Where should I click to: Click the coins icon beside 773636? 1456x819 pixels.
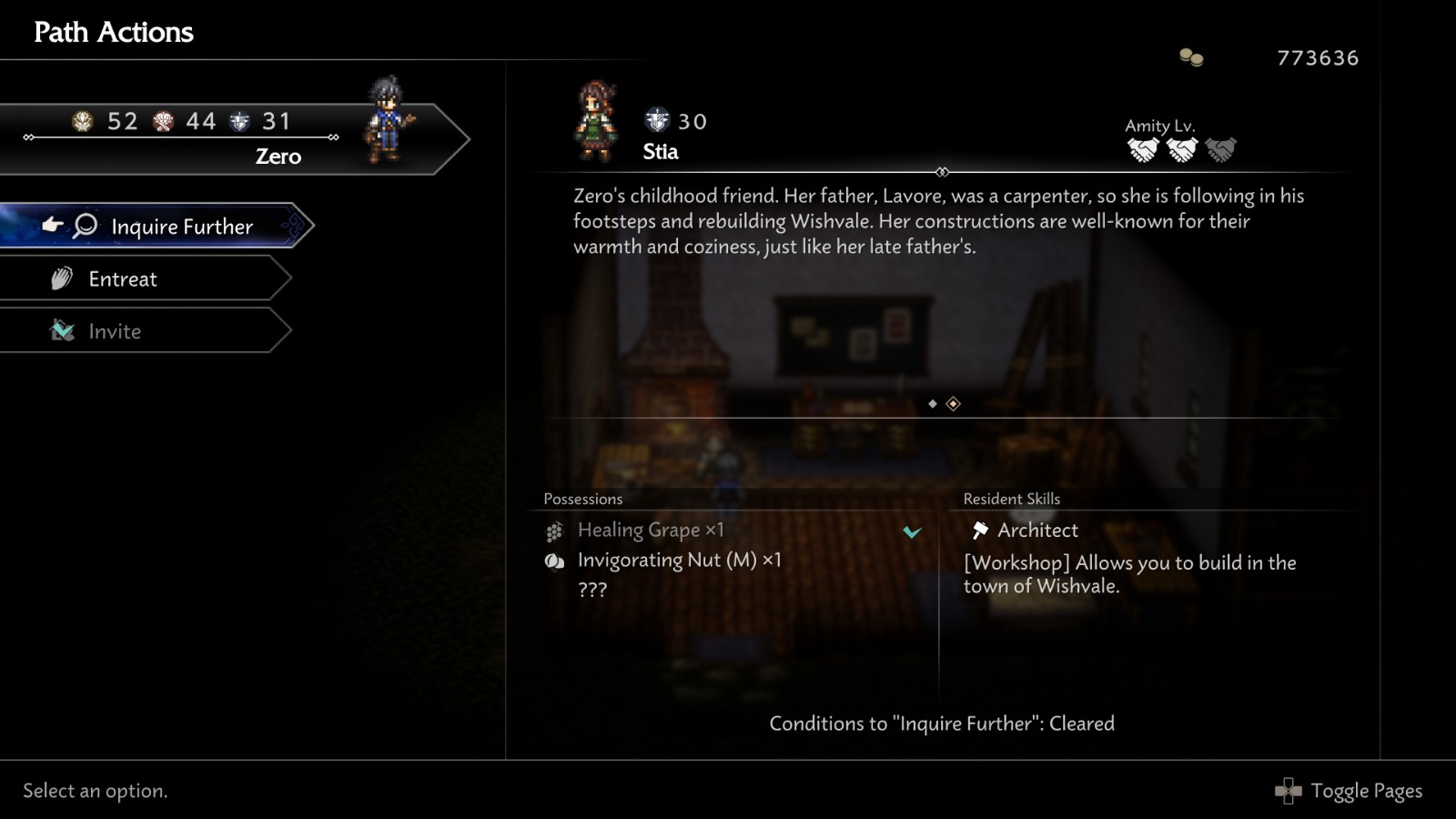tap(1190, 57)
